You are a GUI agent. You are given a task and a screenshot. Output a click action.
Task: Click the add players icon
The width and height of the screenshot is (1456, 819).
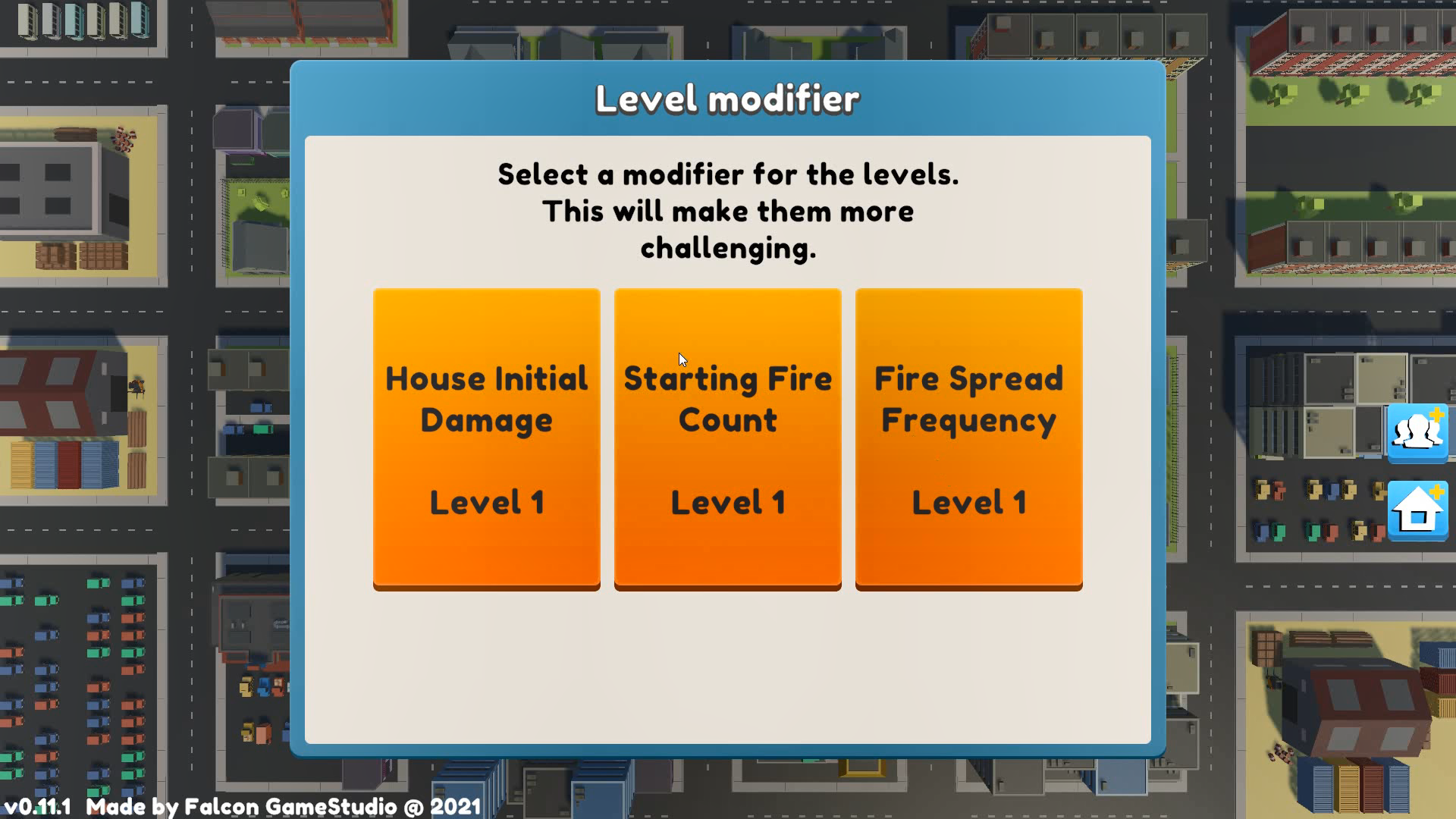pyautogui.click(x=1418, y=432)
